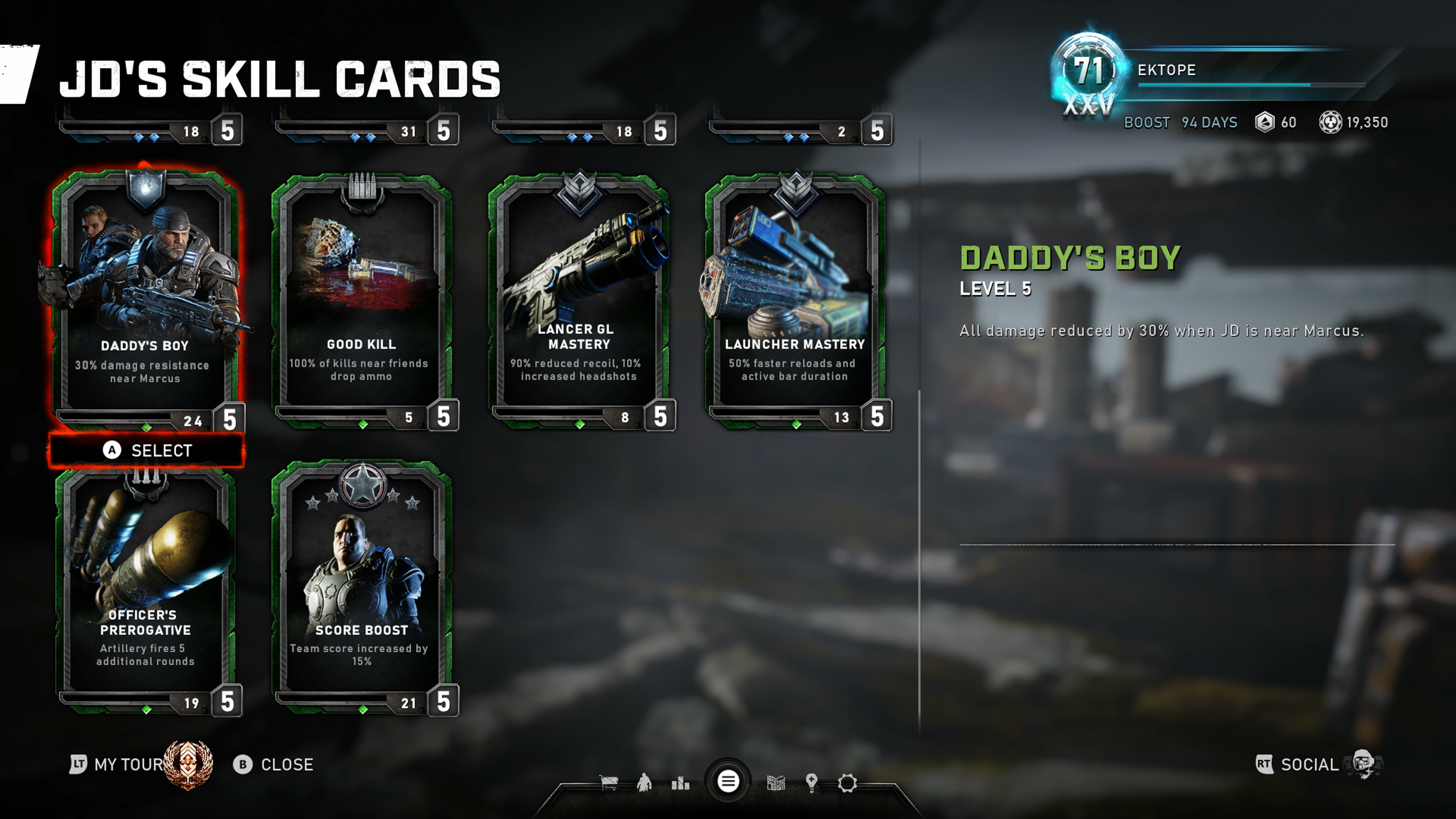The image size is (1456, 819).
Task: Open the My Tour panel
Action: tap(129, 765)
